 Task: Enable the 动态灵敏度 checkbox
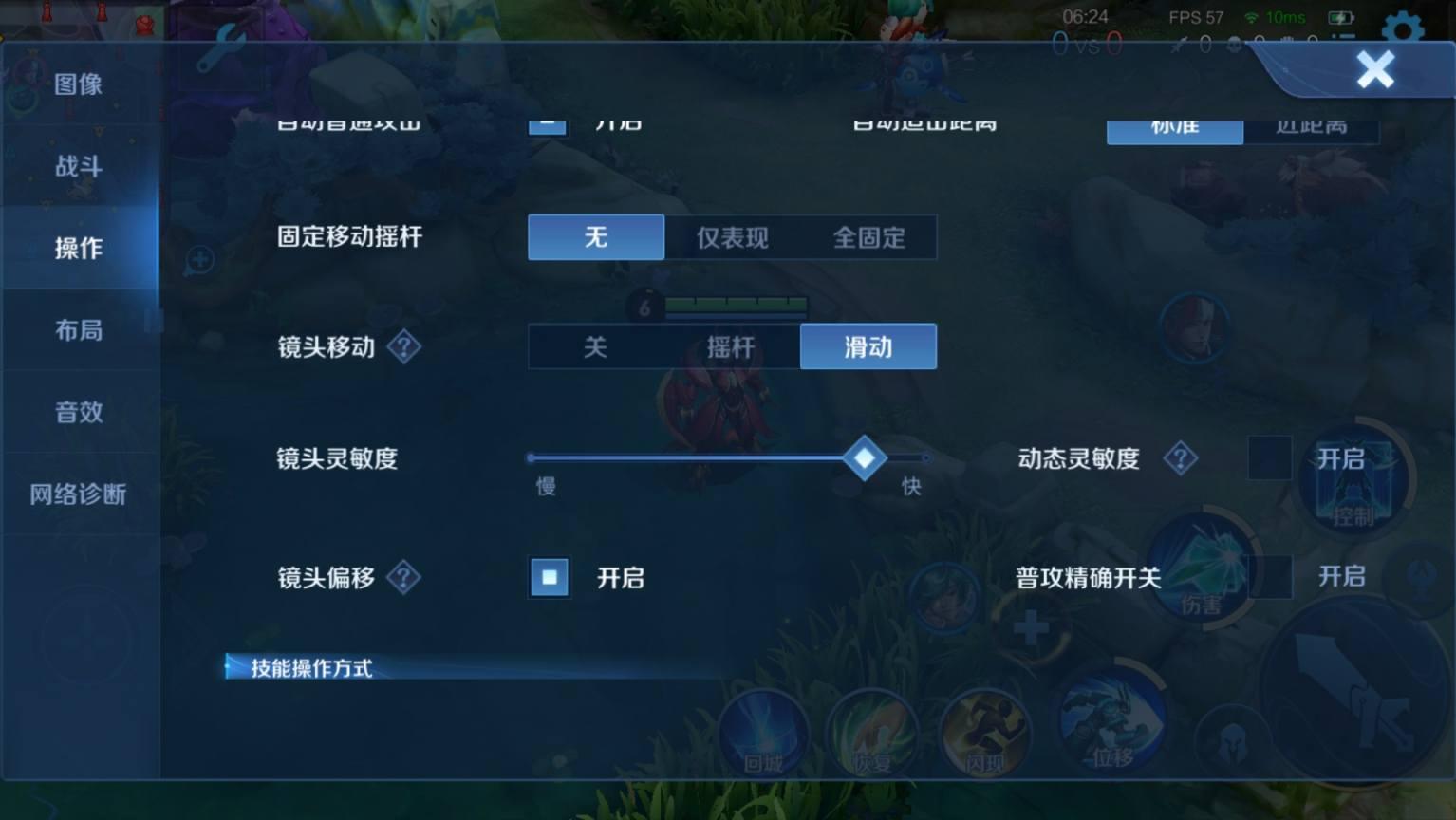[1269, 458]
